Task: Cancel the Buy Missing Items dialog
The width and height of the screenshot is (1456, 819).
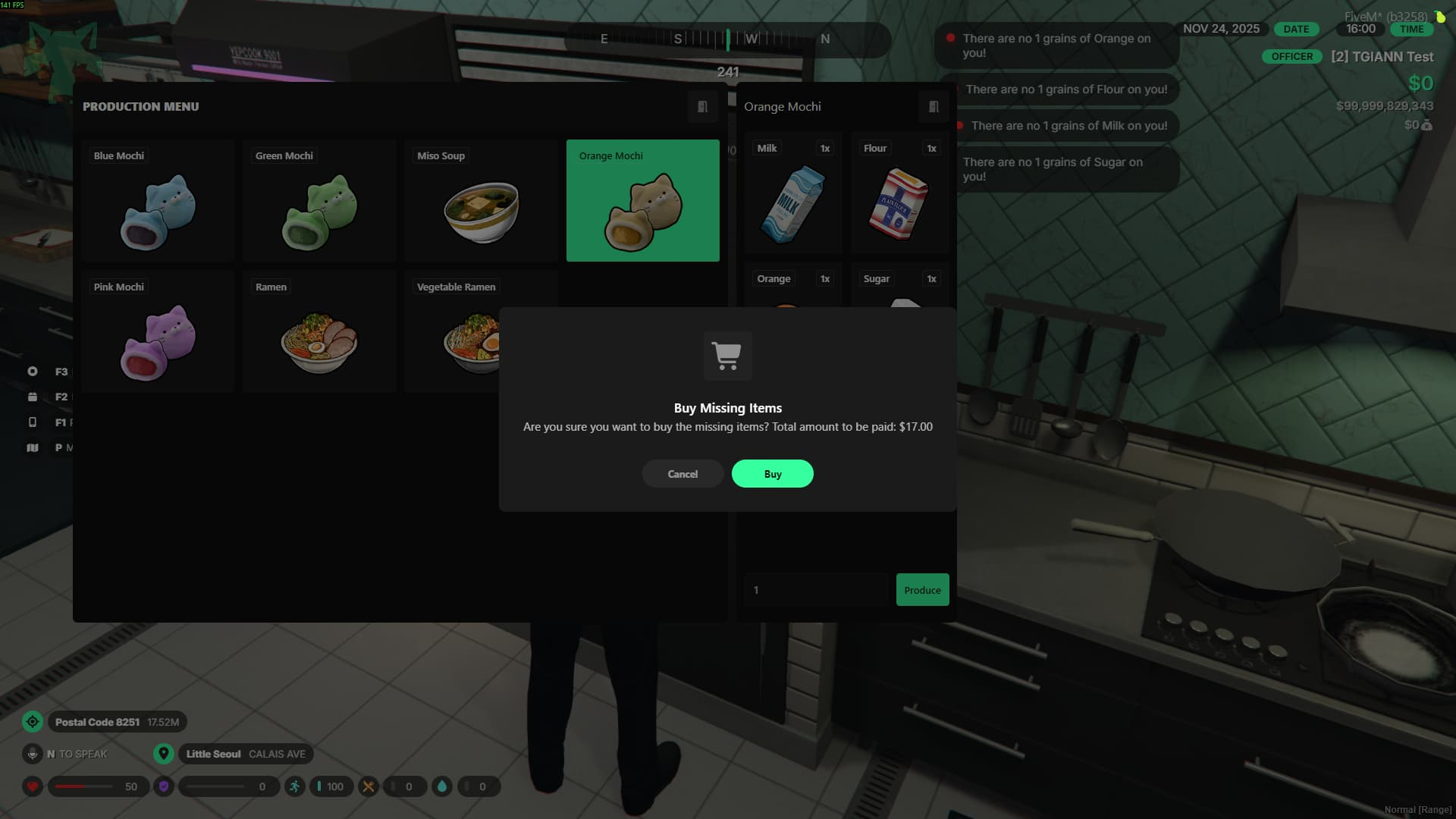Action: point(682,474)
